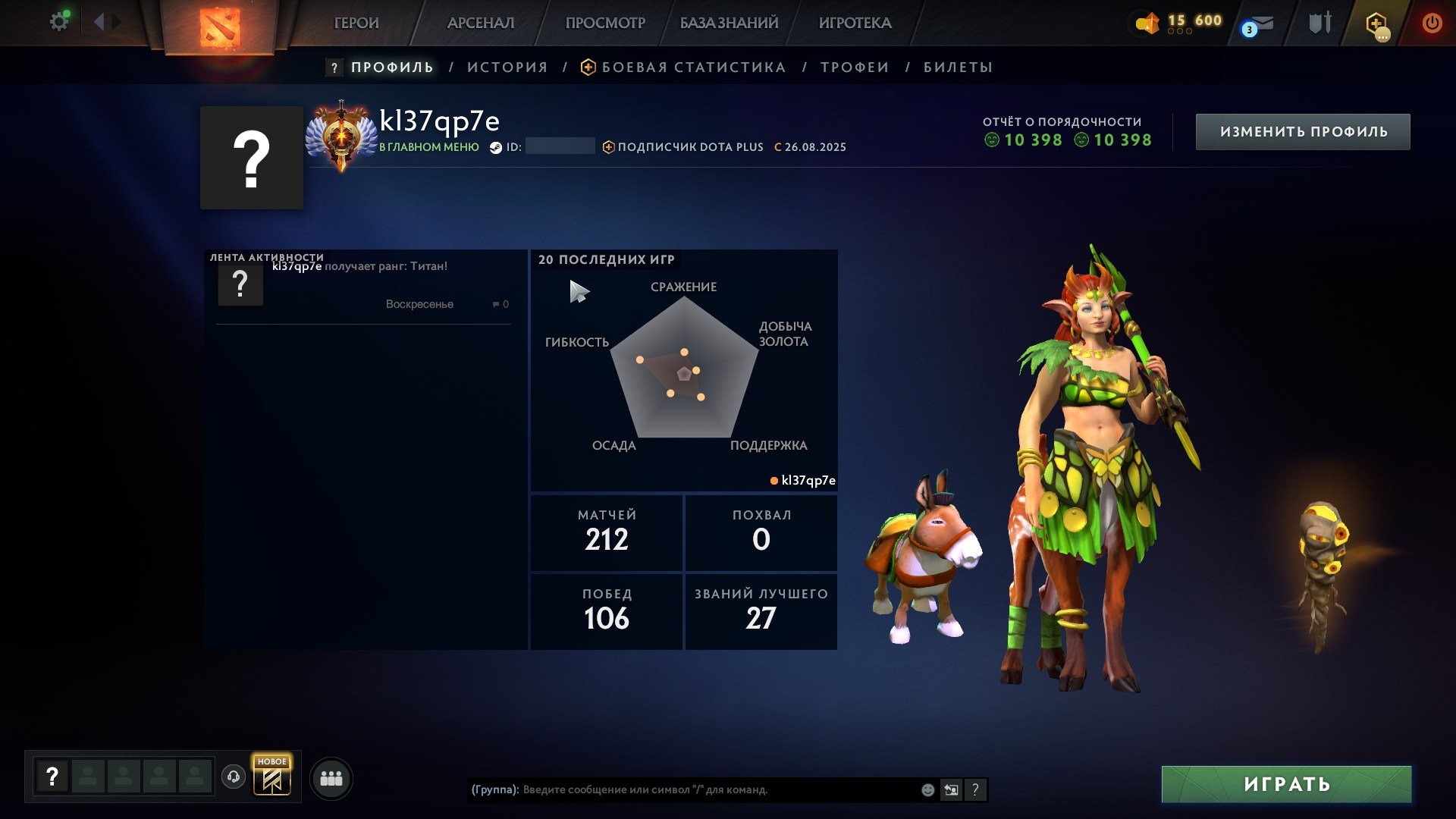
Task: Open the party members round button
Action: coord(331,779)
